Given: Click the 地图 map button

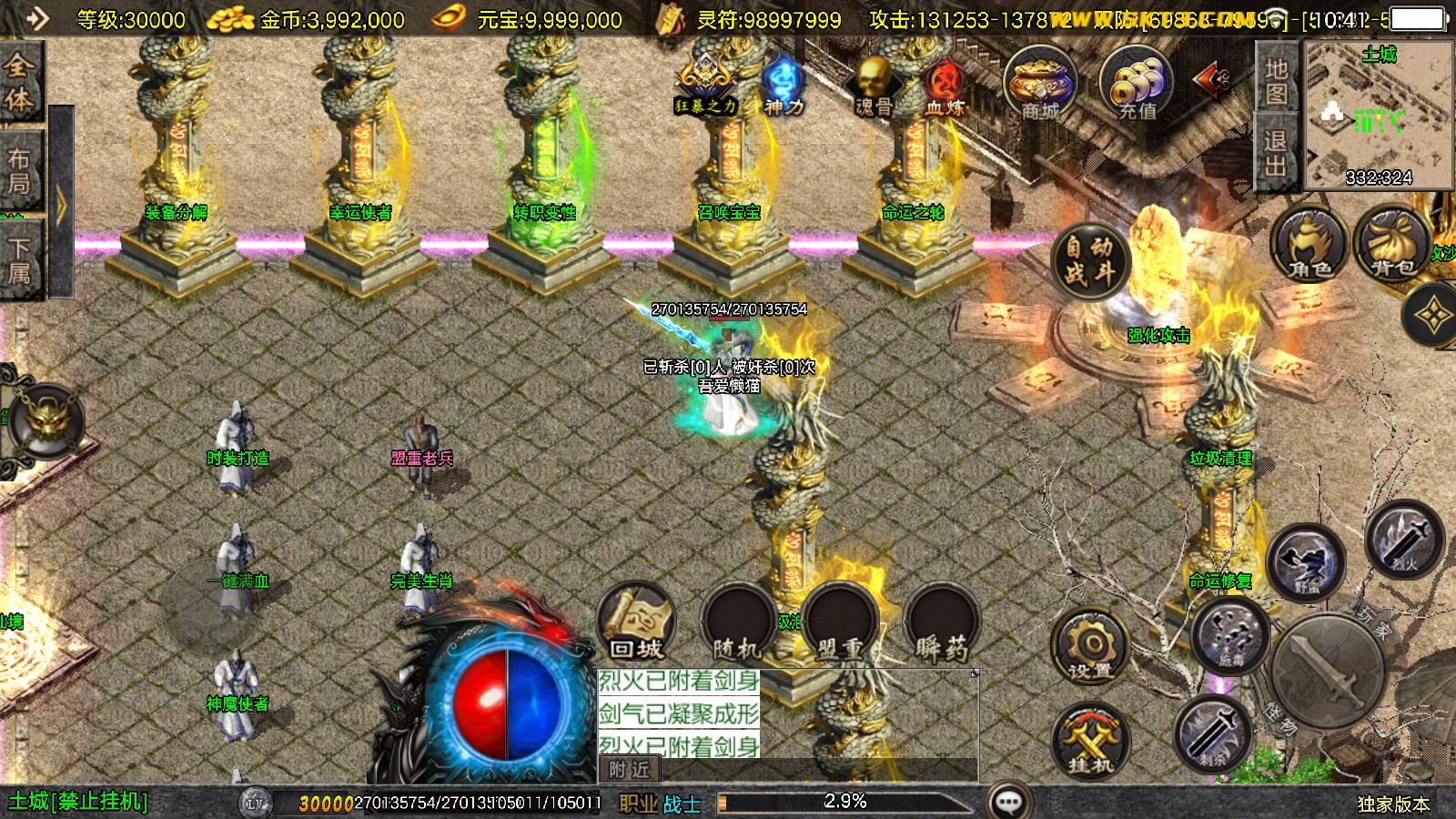Looking at the screenshot, I should [x=1276, y=81].
